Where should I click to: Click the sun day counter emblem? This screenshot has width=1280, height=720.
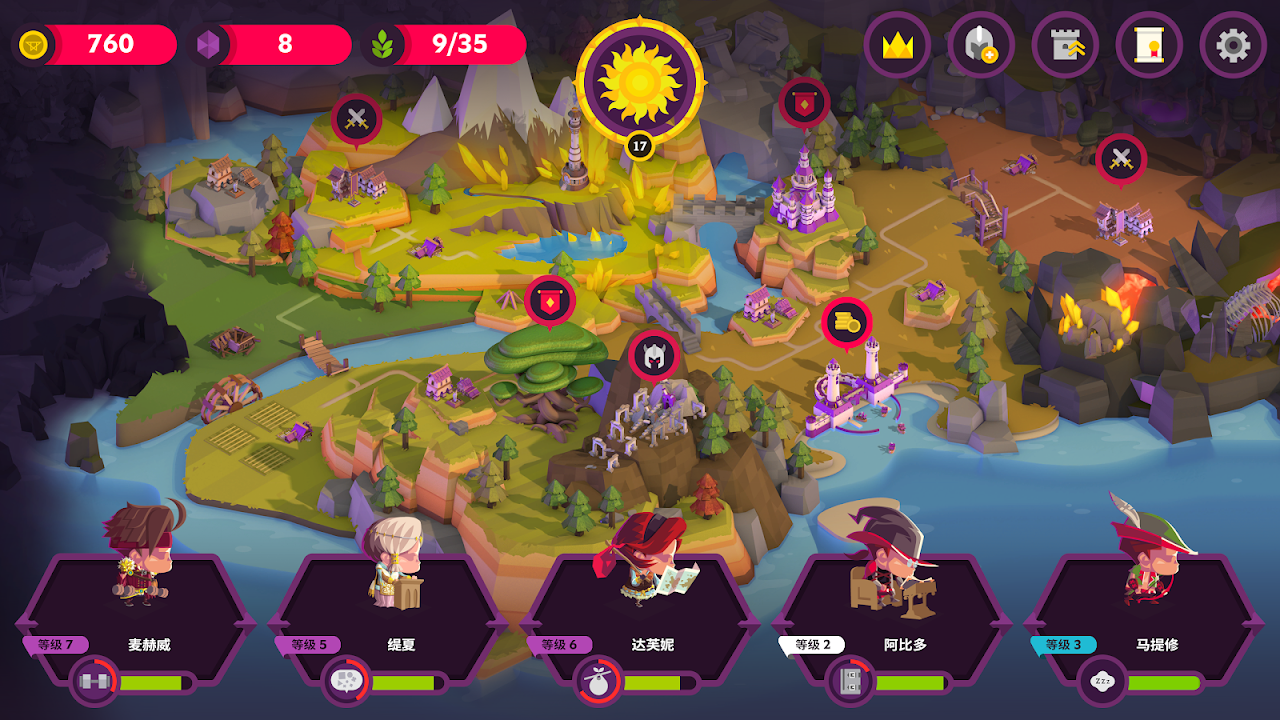tap(640, 82)
